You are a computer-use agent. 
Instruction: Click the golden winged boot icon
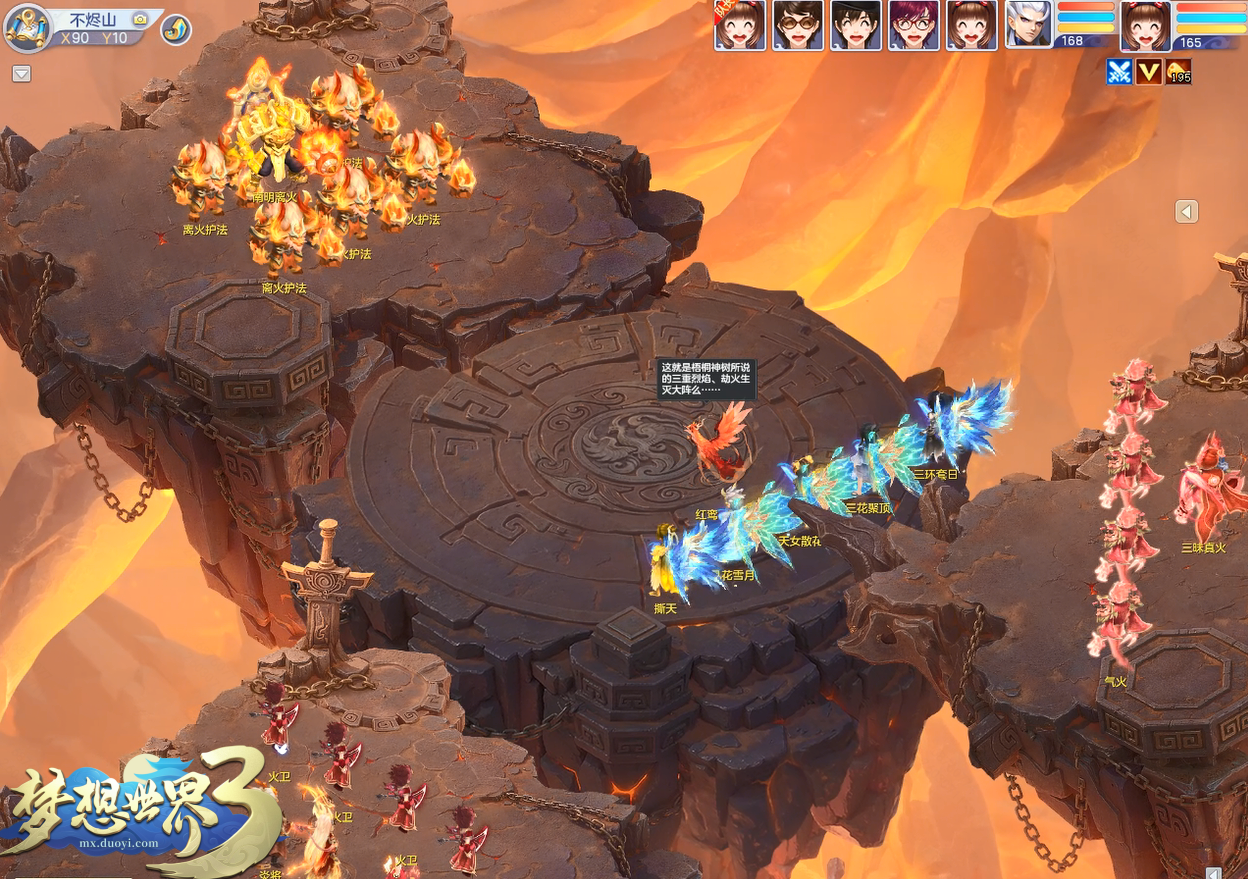click(176, 30)
